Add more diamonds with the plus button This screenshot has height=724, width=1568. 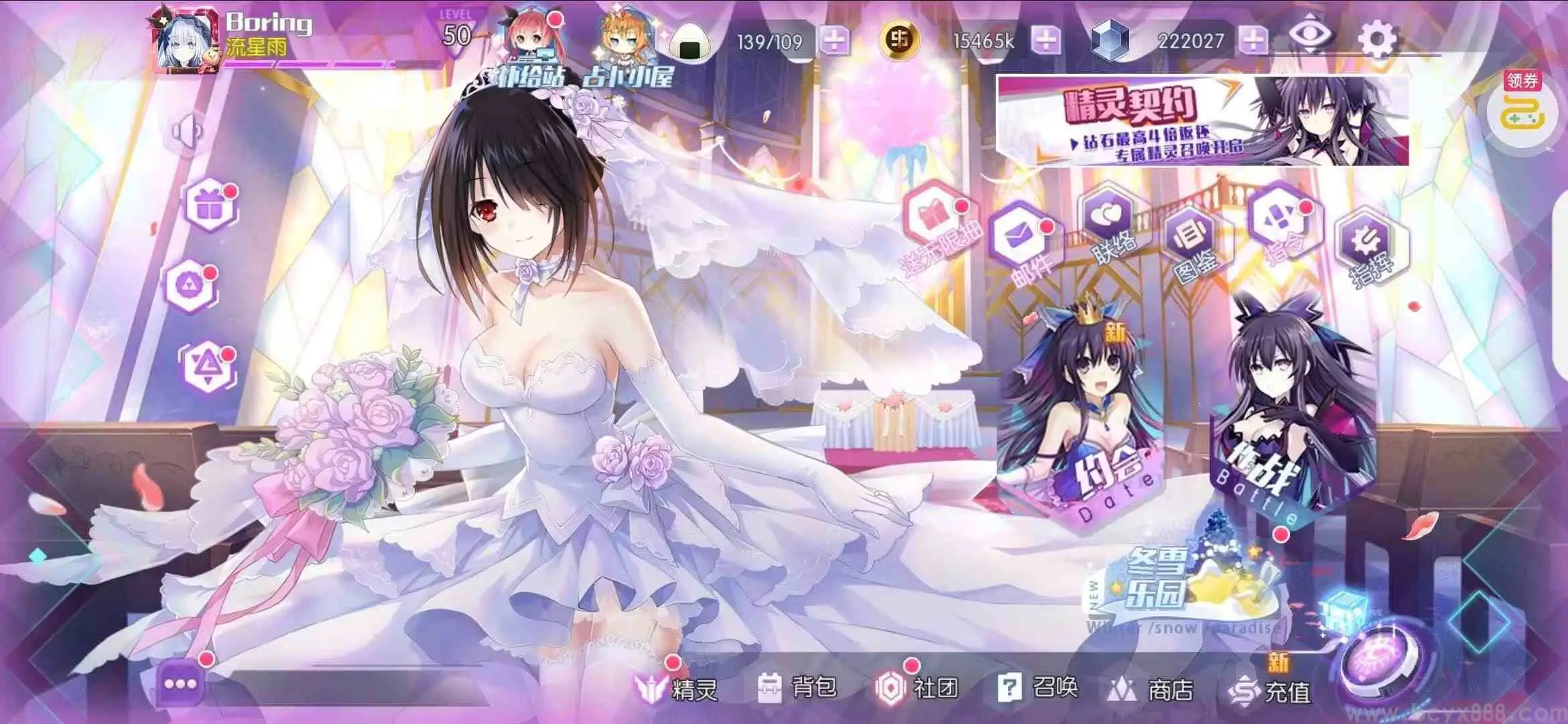(x=1253, y=40)
